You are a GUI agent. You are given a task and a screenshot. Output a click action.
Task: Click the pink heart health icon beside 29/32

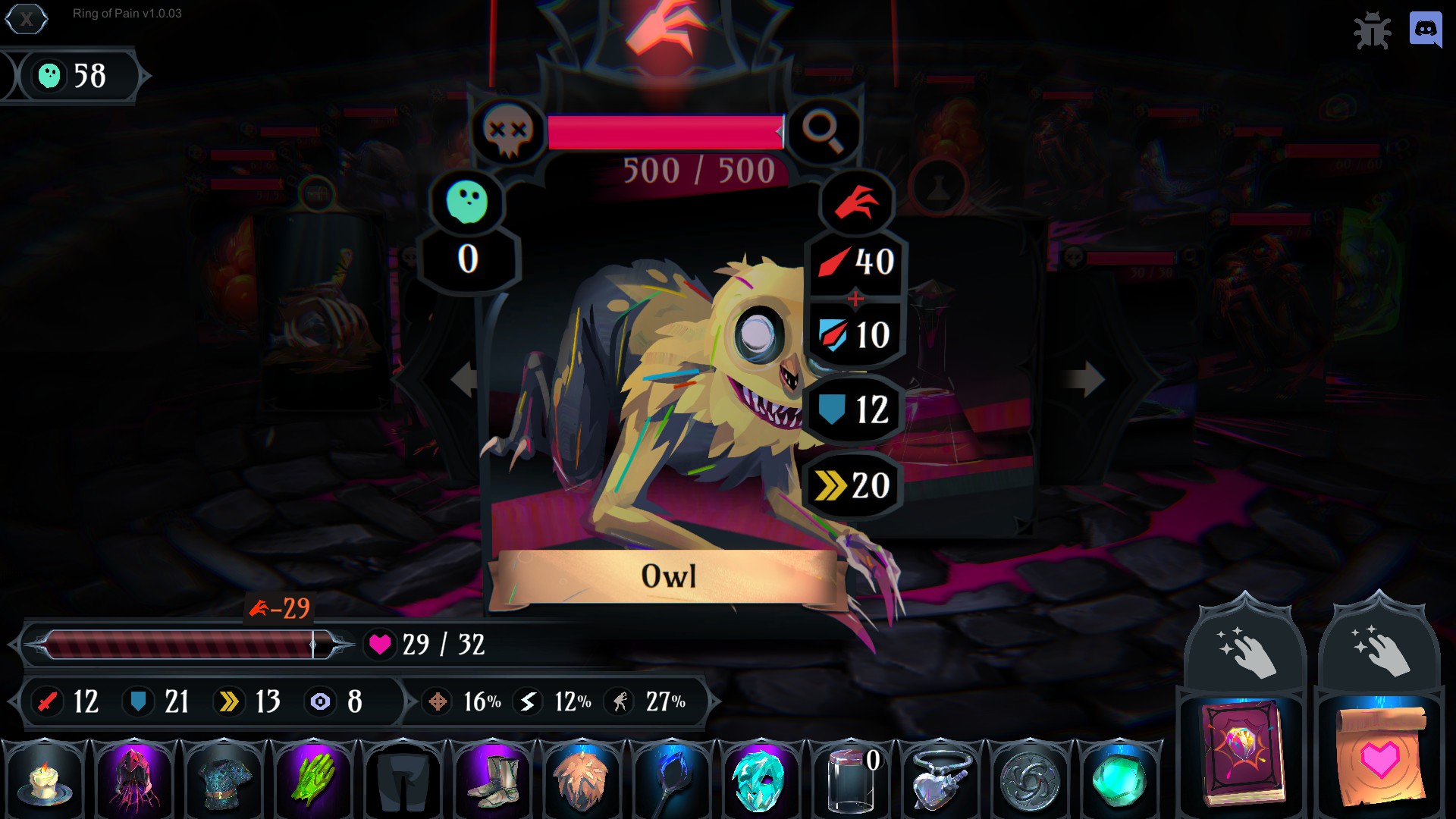[380, 645]
